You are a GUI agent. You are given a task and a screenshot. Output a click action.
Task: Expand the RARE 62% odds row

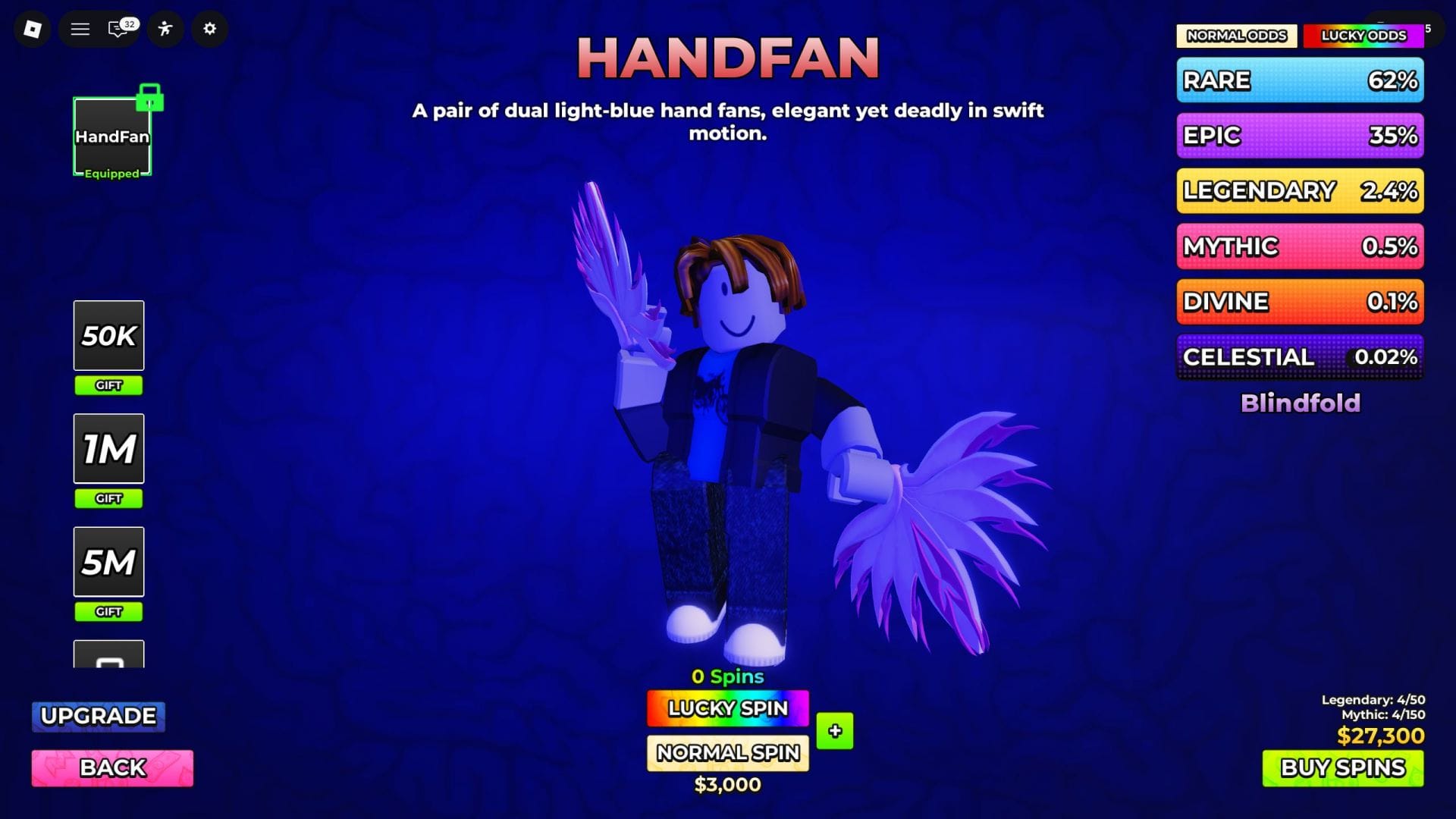pyautogui.click(x=1300, y=80)
